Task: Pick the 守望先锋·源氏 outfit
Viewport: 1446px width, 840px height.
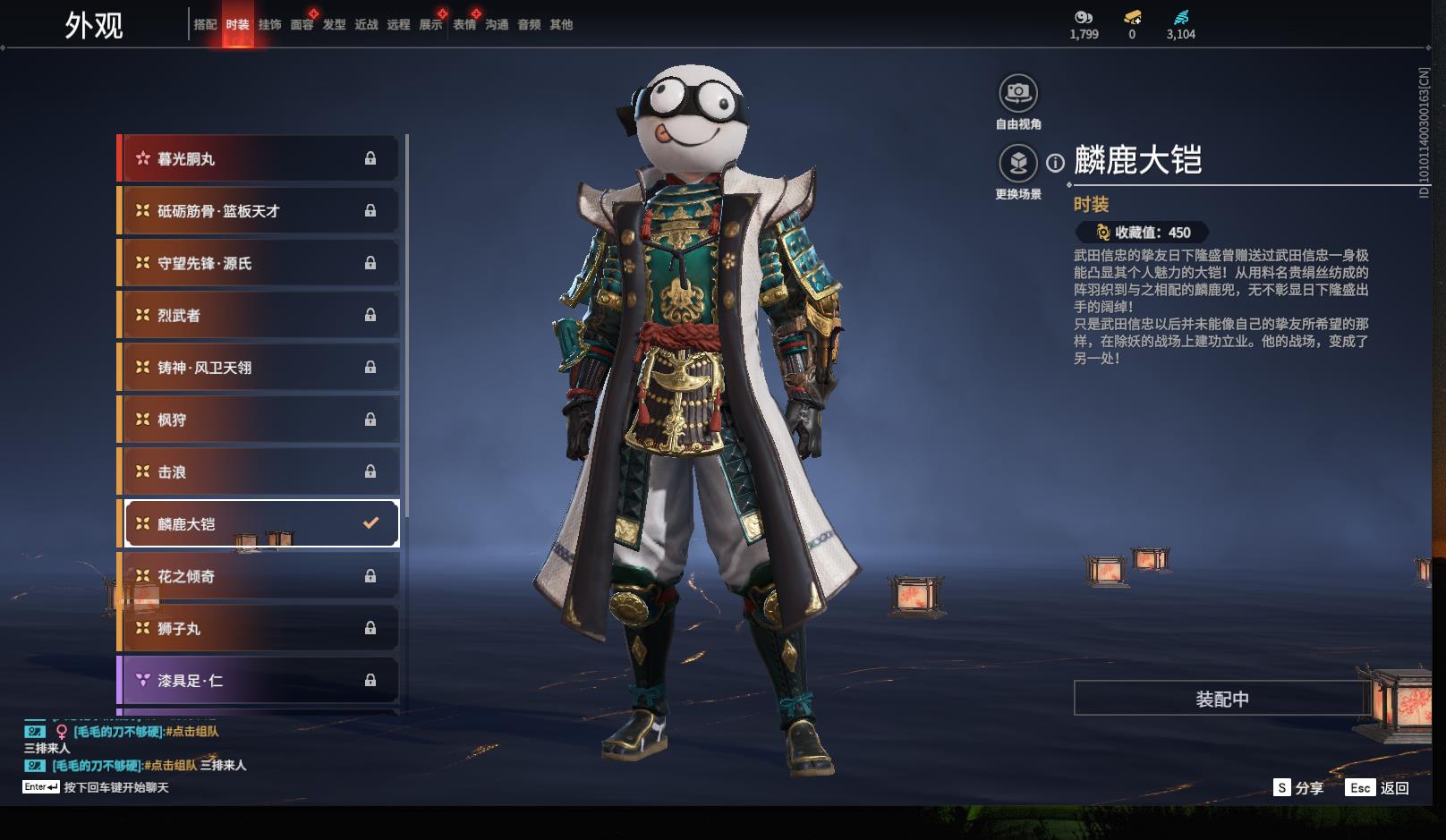Action: pos(259,263)
